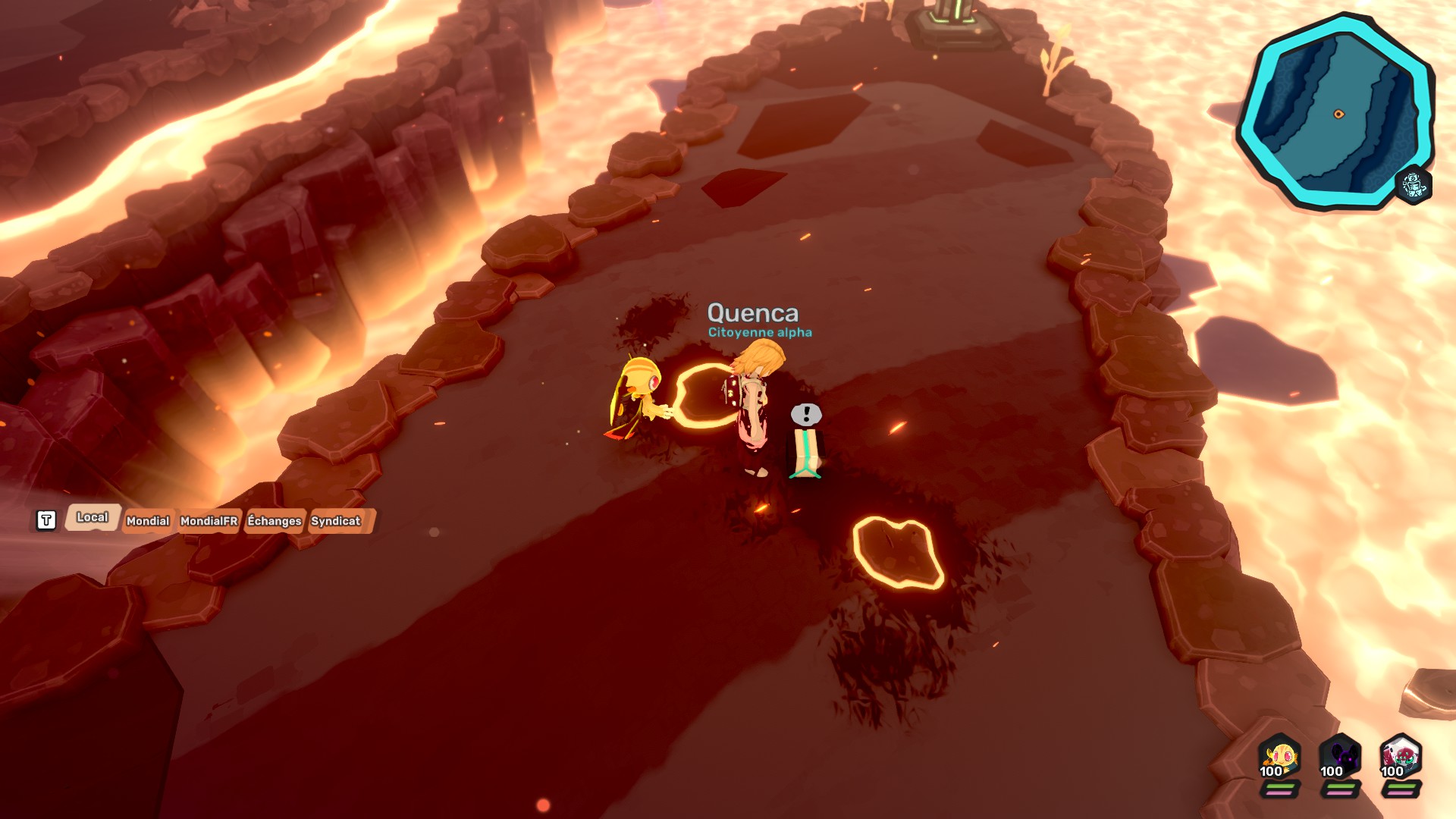The width and height of the screenshot is (1456, 819).
Task: Pick the red and white Temtem portrait
Action: point(1400,757)
